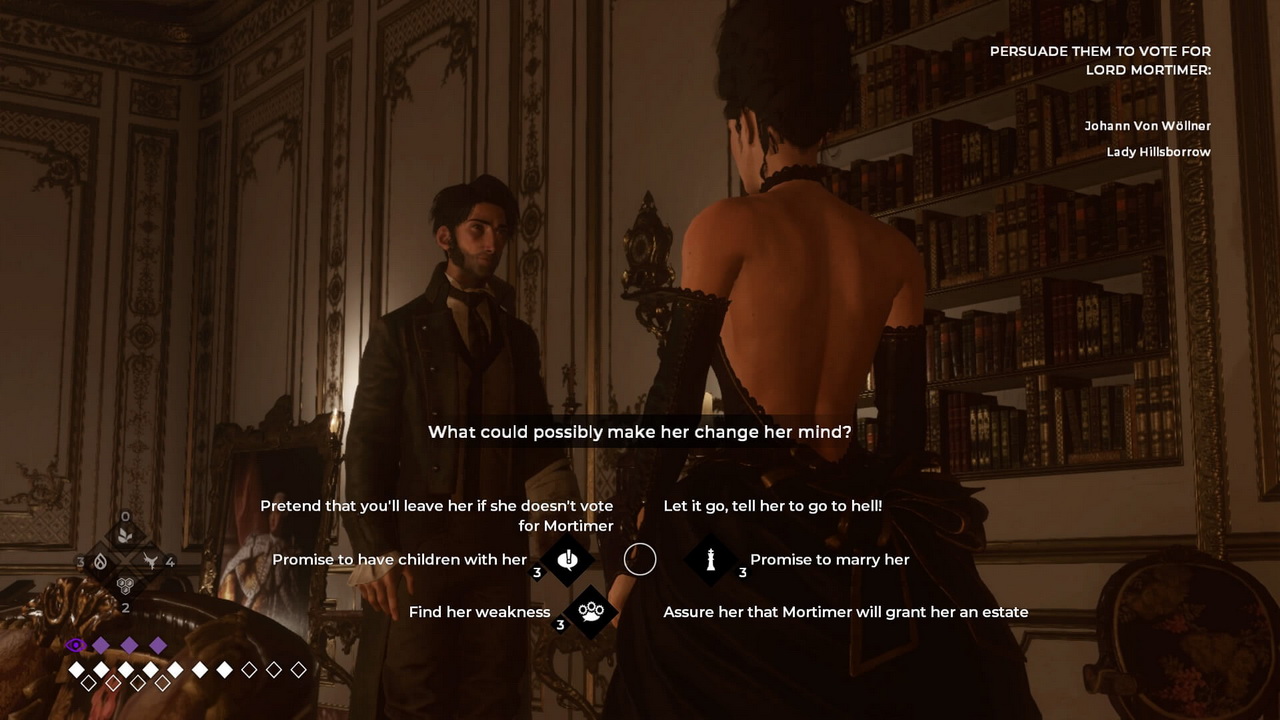1280x720 pixels.
Task: Select Johann Von Wöllner in the objective list
Action: coord(1147,126)
